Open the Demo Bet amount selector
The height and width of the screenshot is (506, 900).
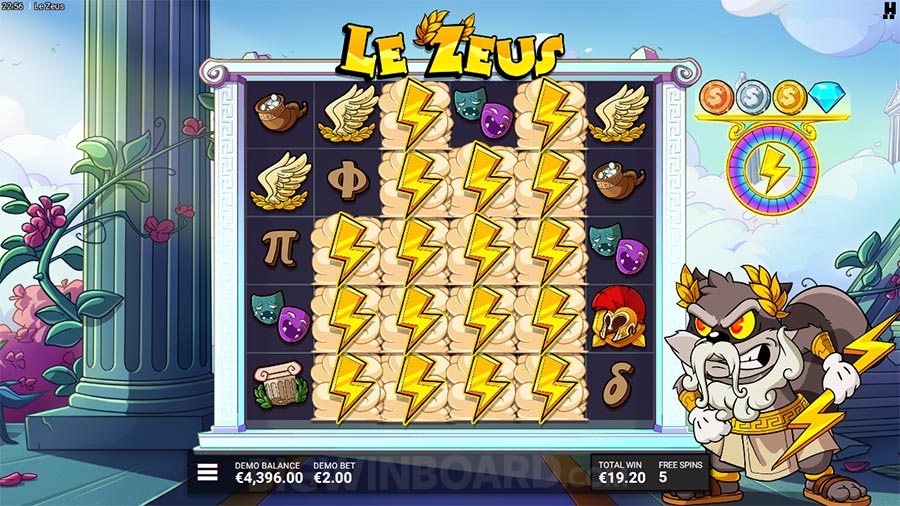[331, 474]
